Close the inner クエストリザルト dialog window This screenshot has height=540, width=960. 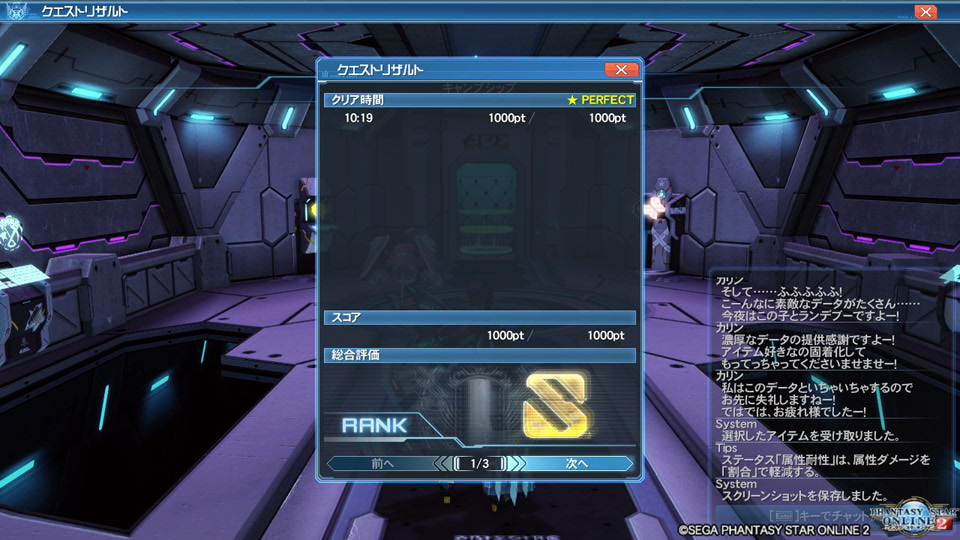coord(621,70)
